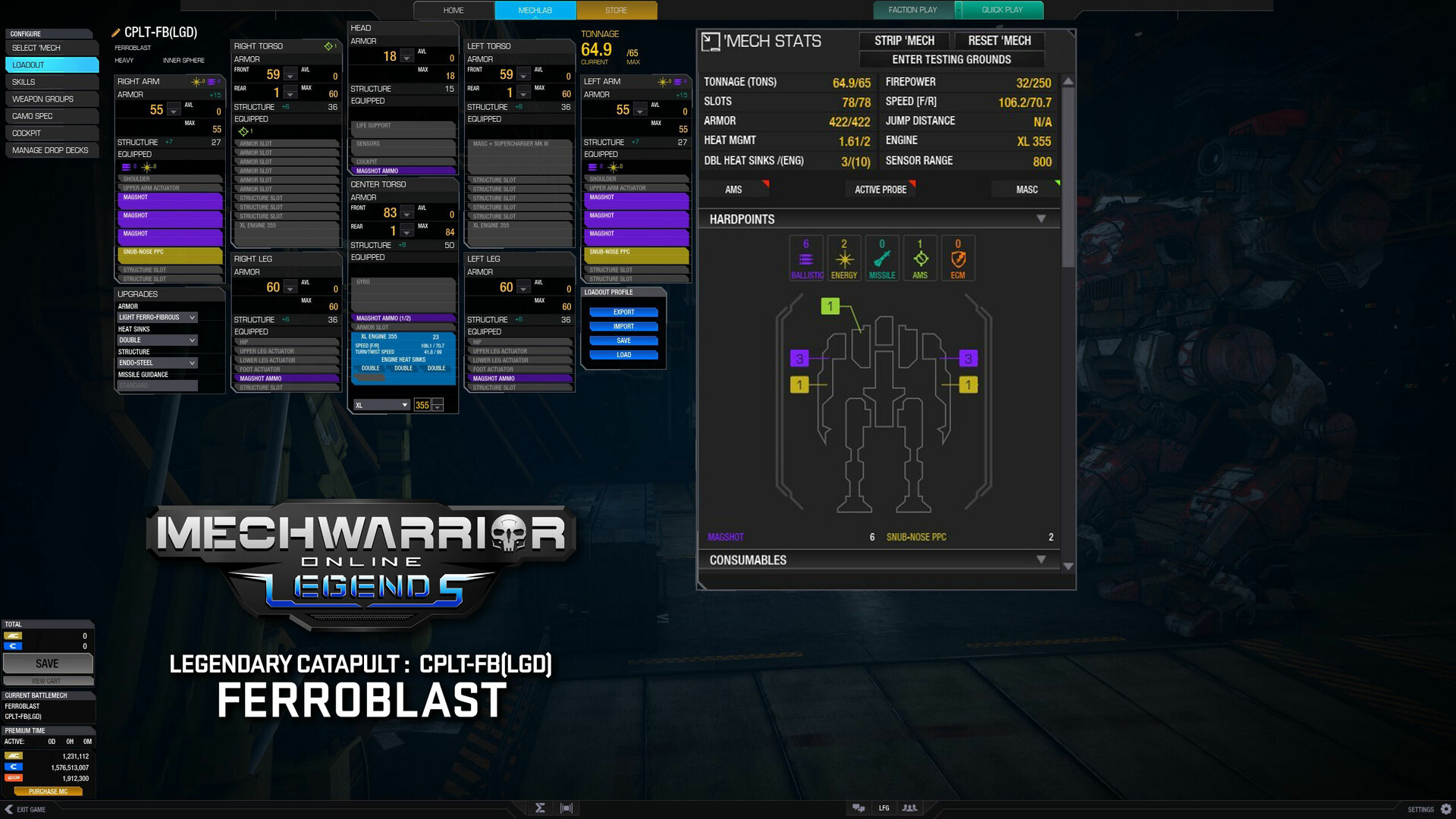
Task: Open the LIGHT FERRO-FIBROUS armor dropdown
Action: click(157, 317)
